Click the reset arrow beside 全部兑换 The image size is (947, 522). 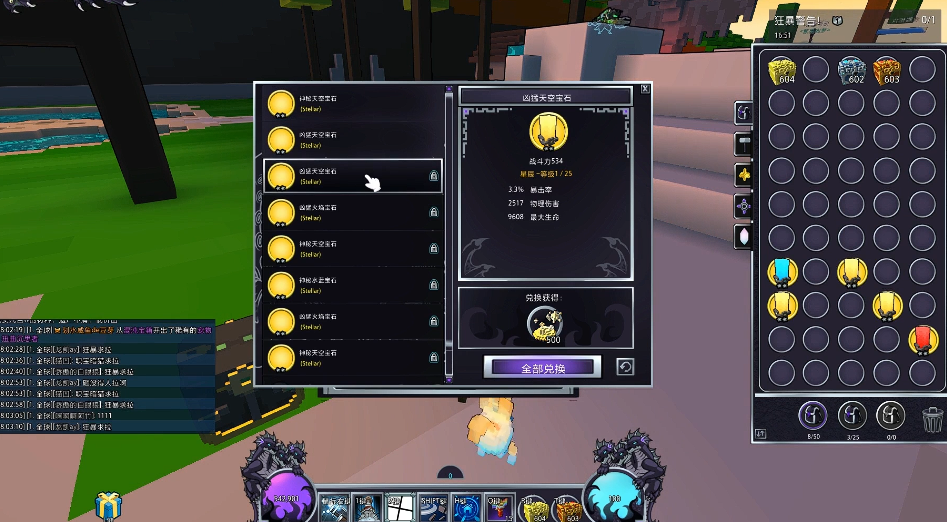tap(625, 367)
